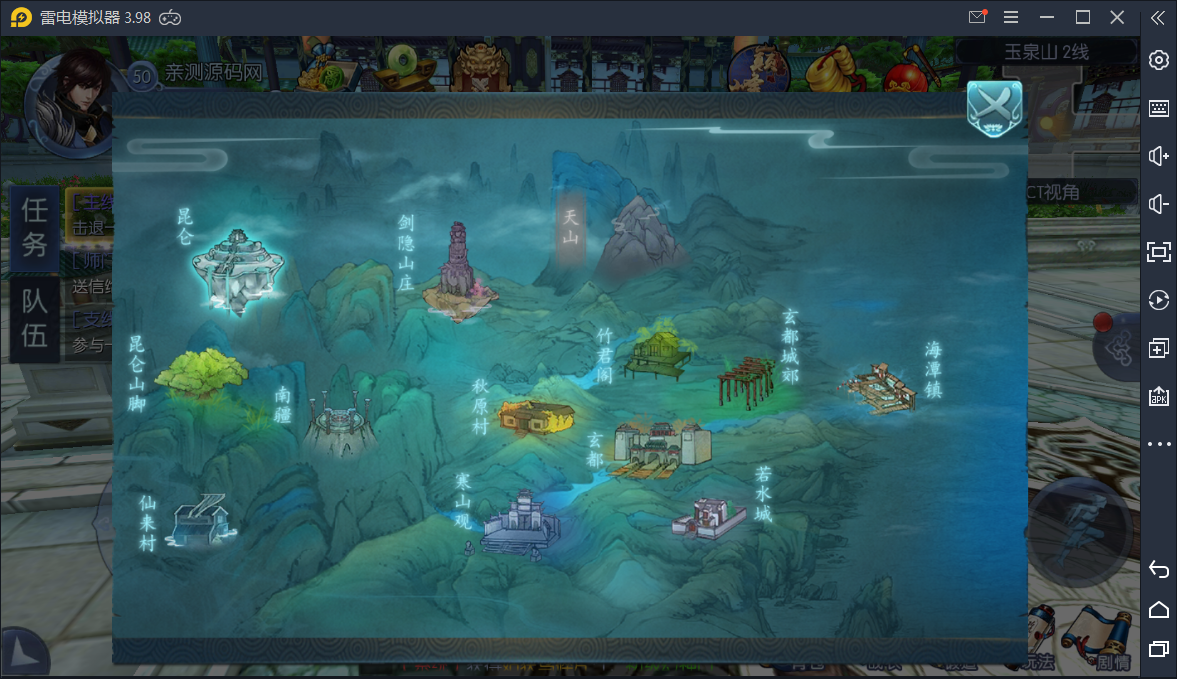Select the 若水城 walled city
Image resolution: width=1177 pixels, height=679 pixels.
pos(710,517)
